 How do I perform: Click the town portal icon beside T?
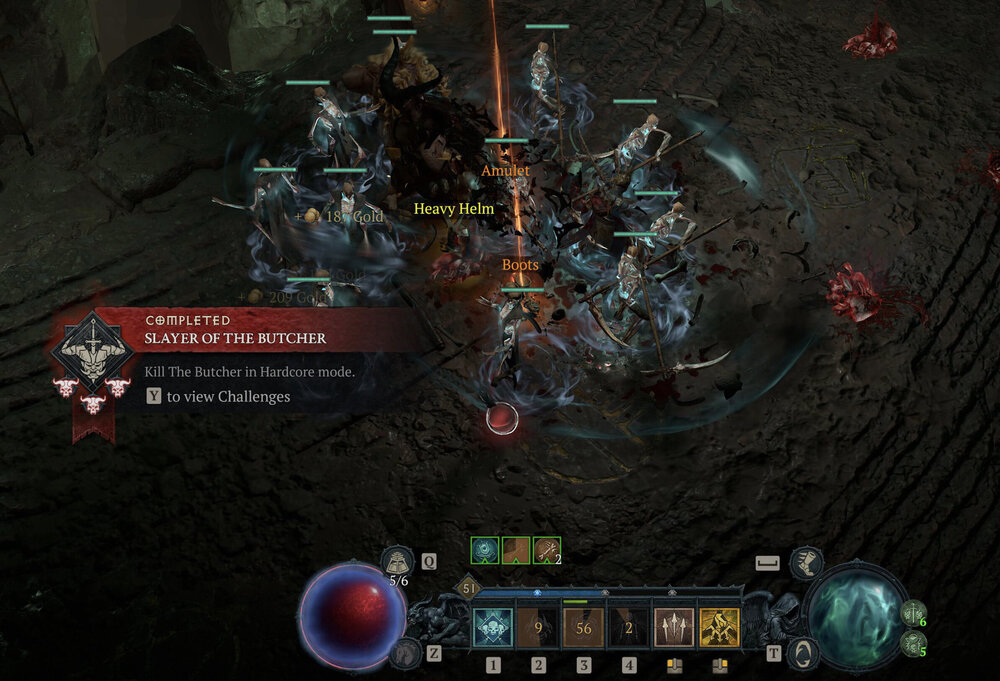tap(803, 653)
